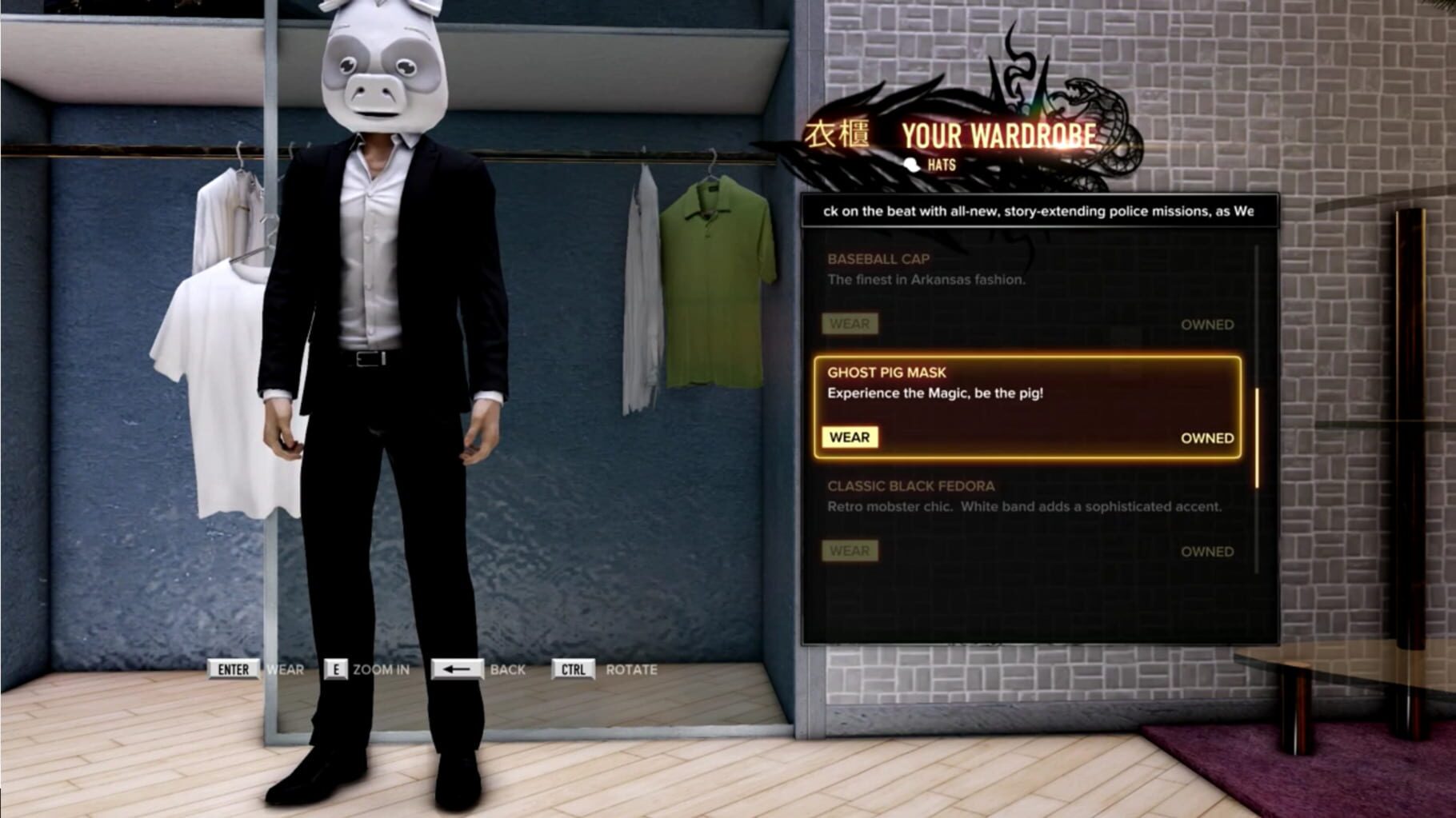Toggle wearing the Baseball Cap

click(850, 324)
